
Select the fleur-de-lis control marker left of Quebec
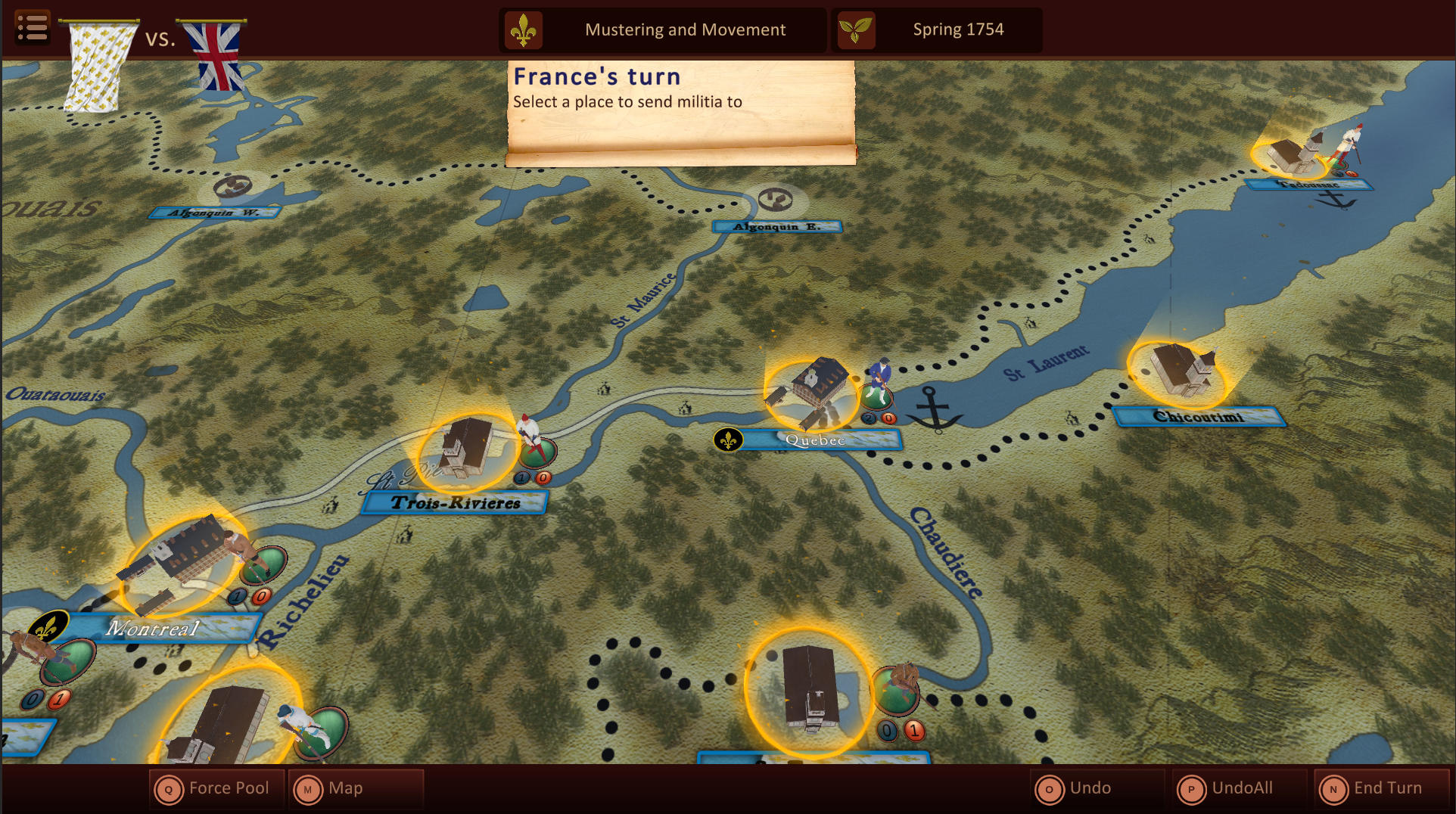[x=727, y=439]
